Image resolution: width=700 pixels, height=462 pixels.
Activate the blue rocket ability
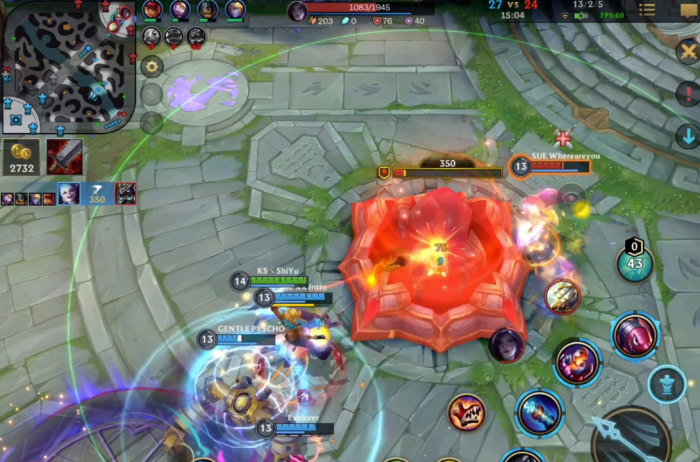pyautogui.click(x=540, y=412)
